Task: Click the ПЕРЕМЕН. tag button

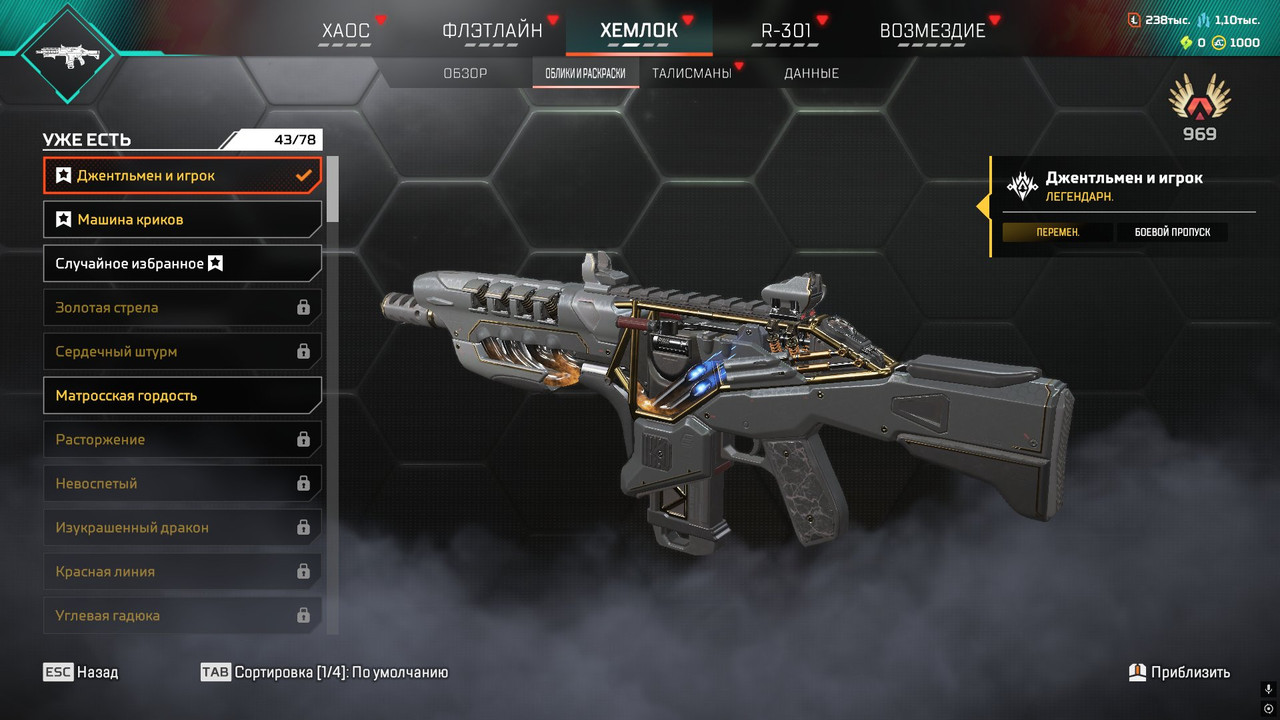Action: pos(1057,232)
